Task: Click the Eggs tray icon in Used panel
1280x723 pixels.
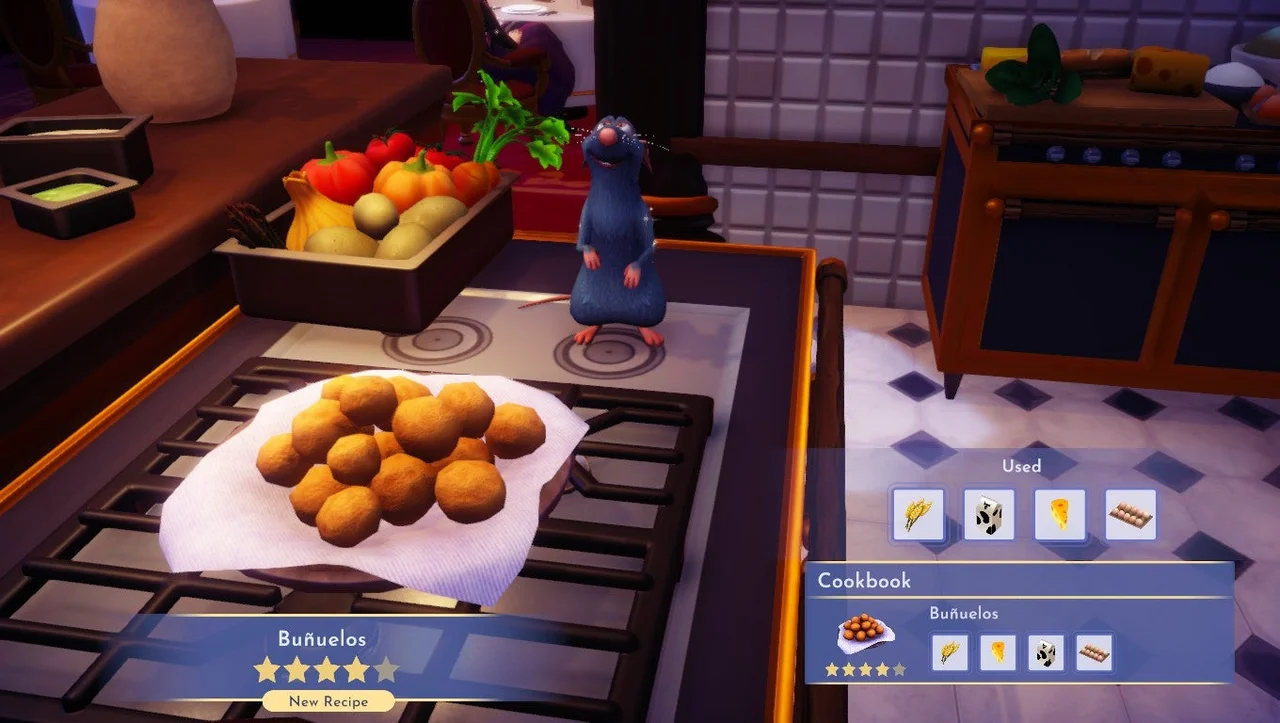Action: 1128,514
